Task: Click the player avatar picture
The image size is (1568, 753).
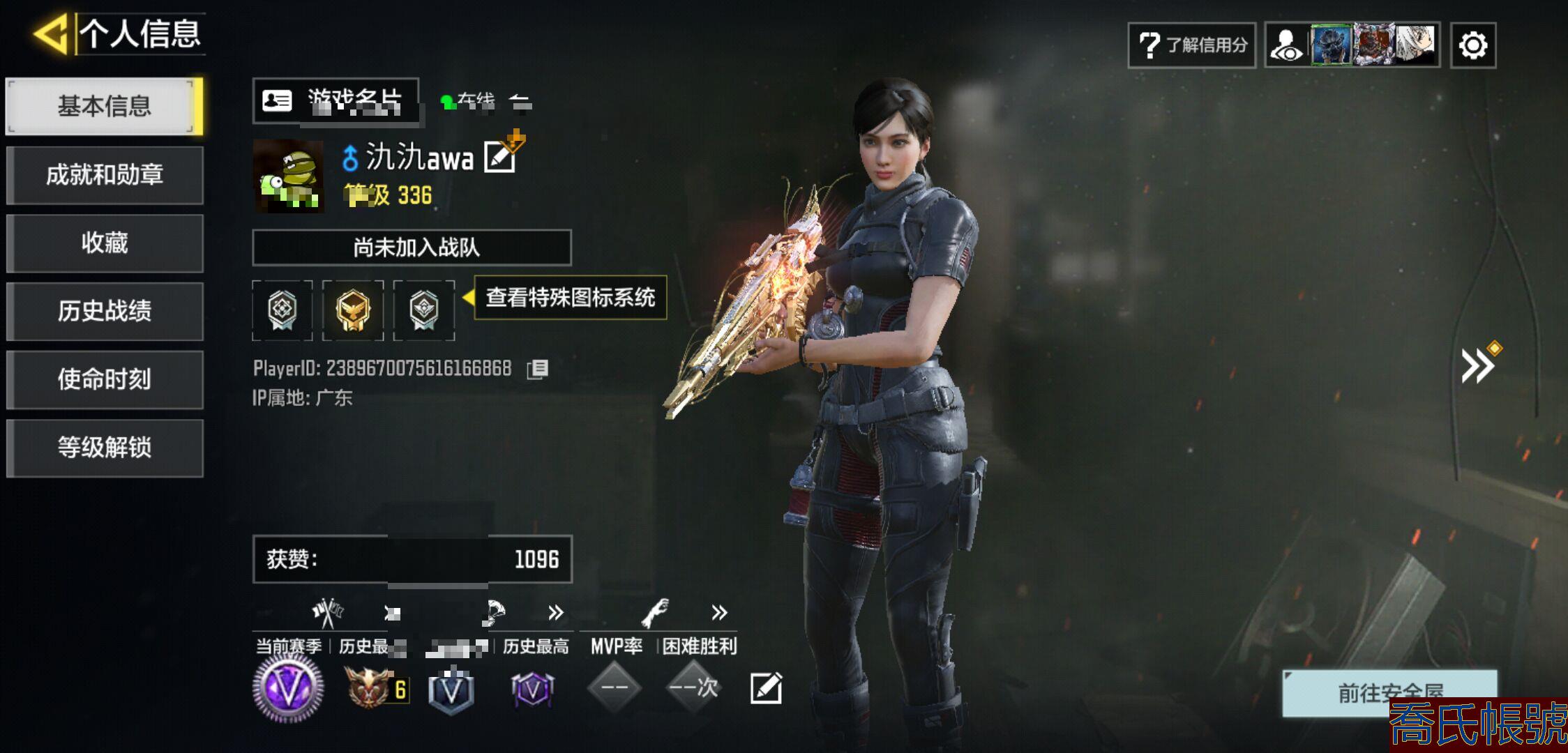Action: [x=288, y=176]
